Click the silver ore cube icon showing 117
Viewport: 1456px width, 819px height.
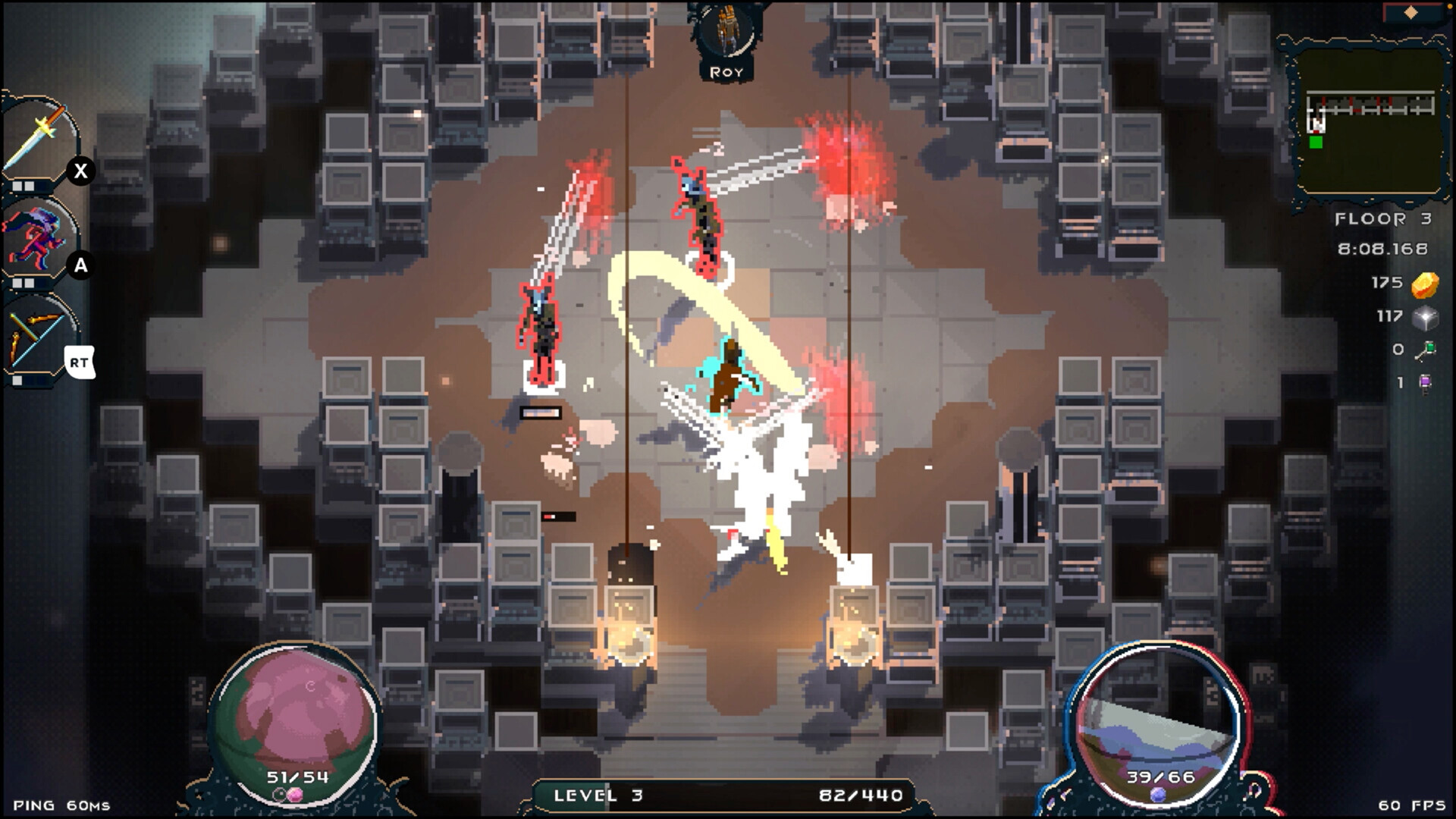tap(1424, 319)
